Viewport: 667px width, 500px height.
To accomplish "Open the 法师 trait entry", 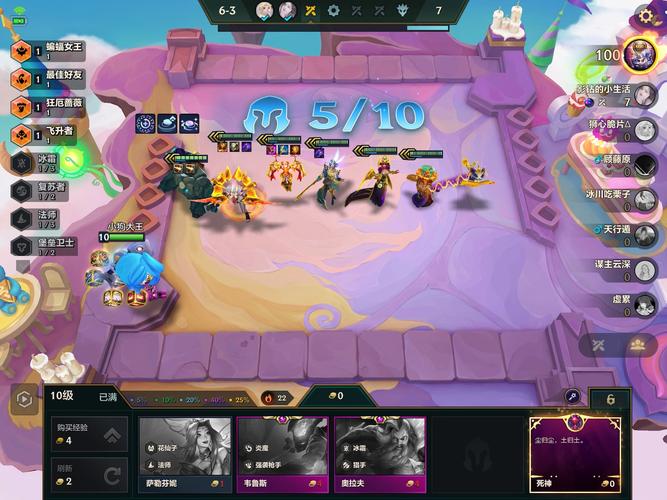I will point(45,217).
